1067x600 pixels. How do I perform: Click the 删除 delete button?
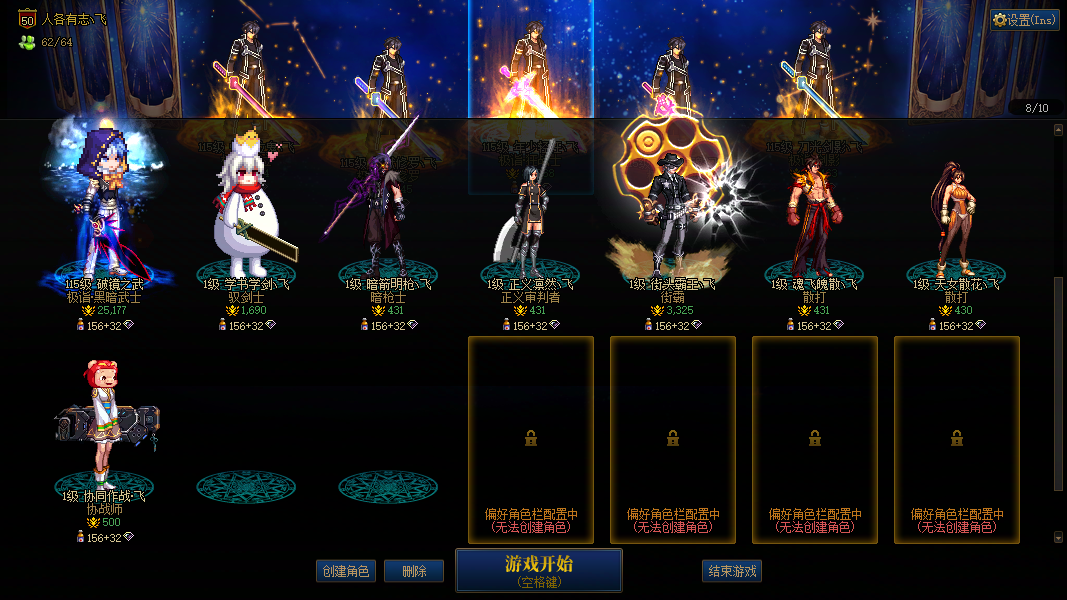coord(414,571)
